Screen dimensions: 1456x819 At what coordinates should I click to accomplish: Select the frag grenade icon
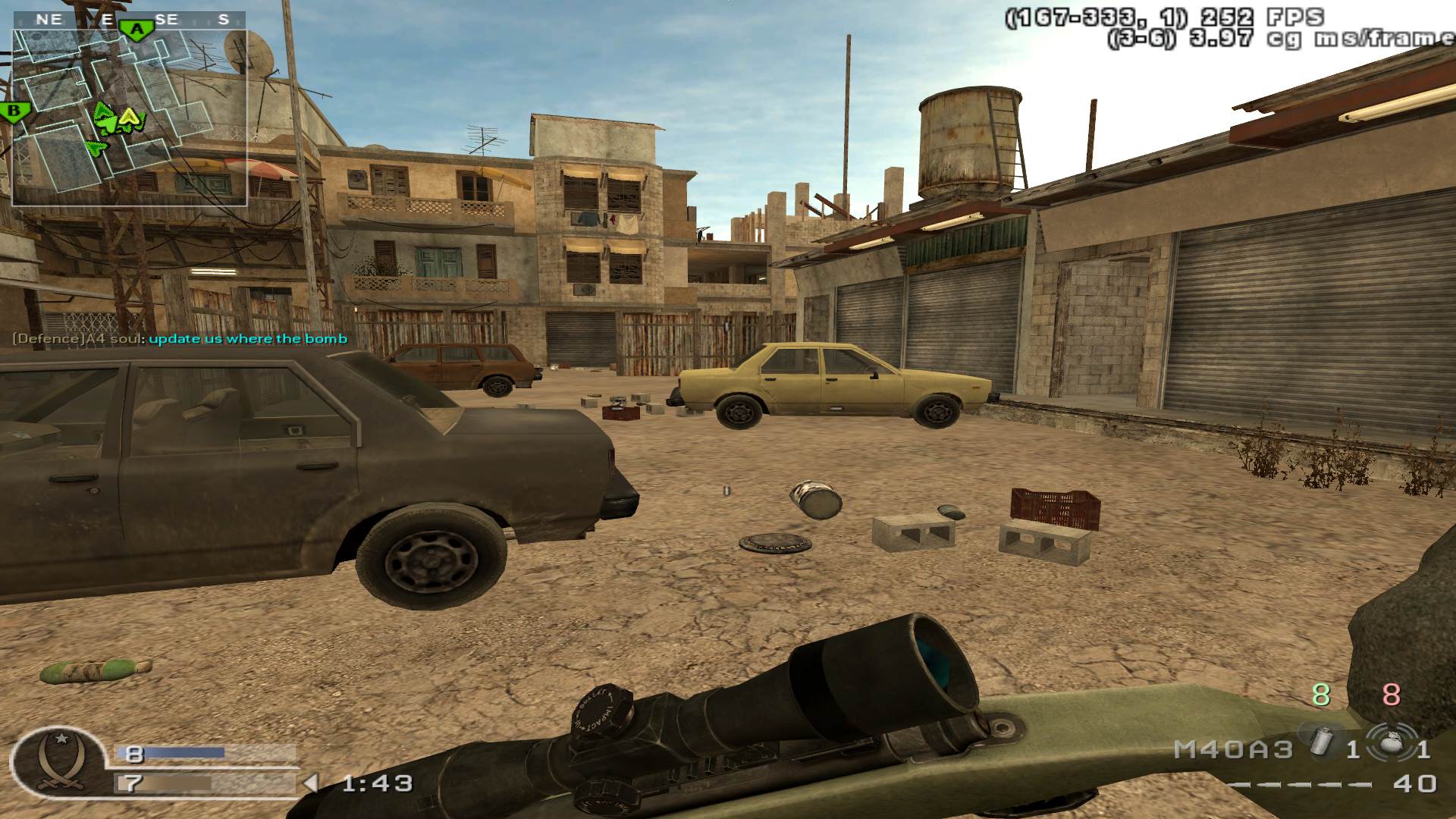pyautogui.click(x=1392, y=743)
